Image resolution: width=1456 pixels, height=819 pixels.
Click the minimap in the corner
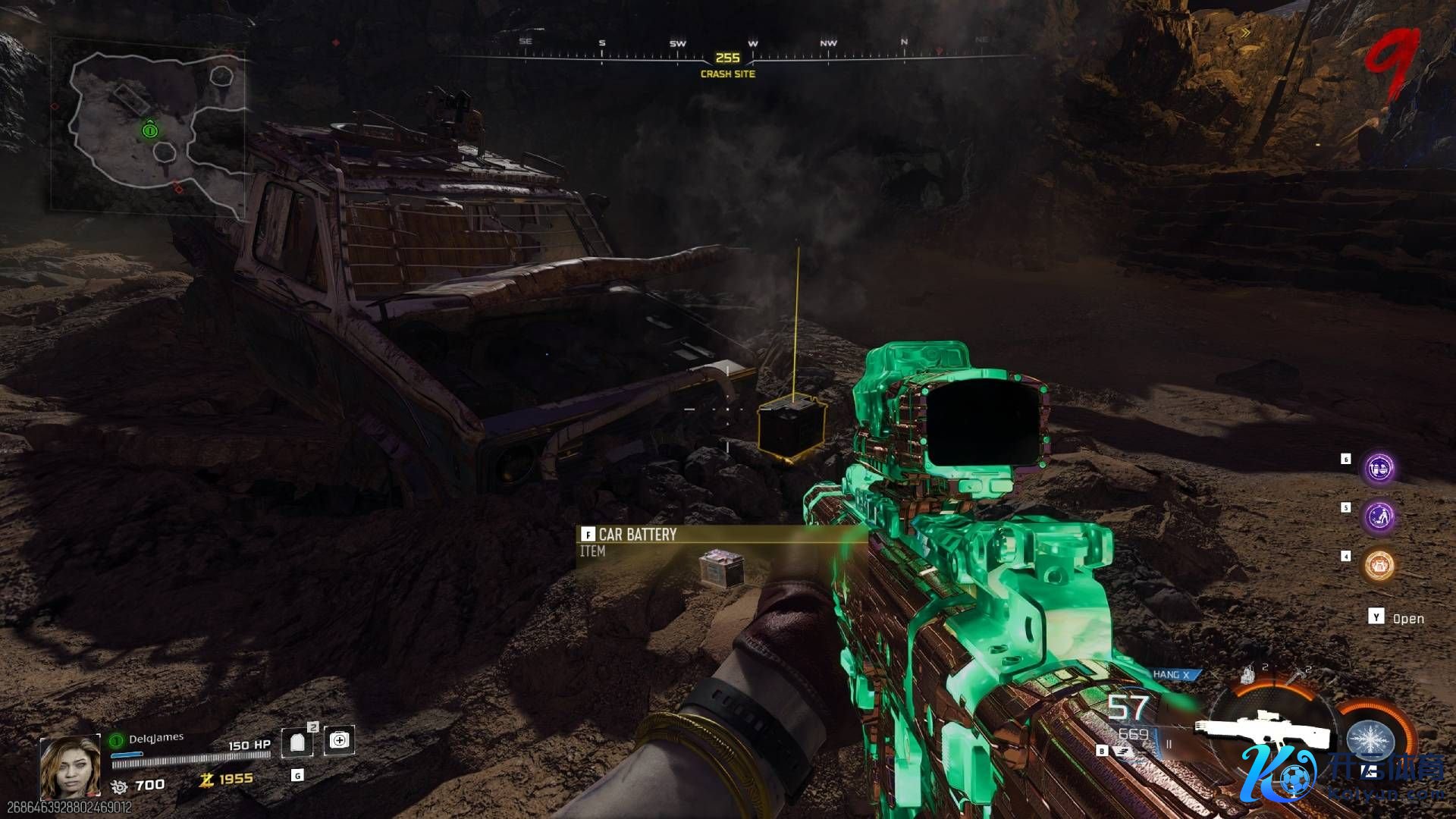[149, 125]
